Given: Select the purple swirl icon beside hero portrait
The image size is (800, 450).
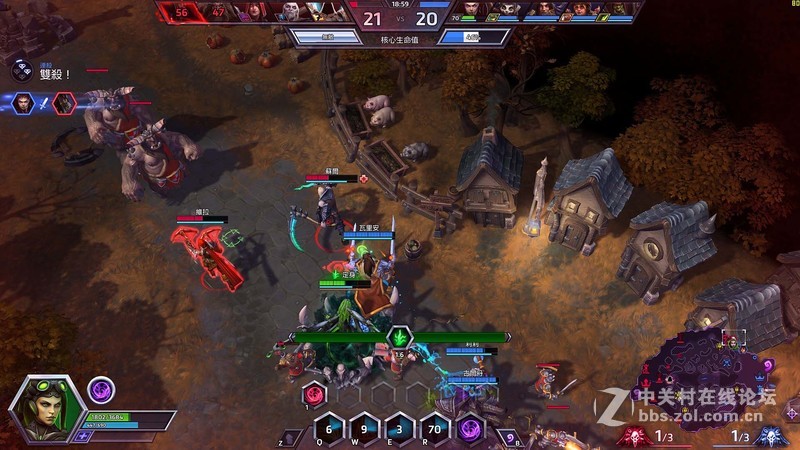Looking at the screenshot, I should (101, 389).
